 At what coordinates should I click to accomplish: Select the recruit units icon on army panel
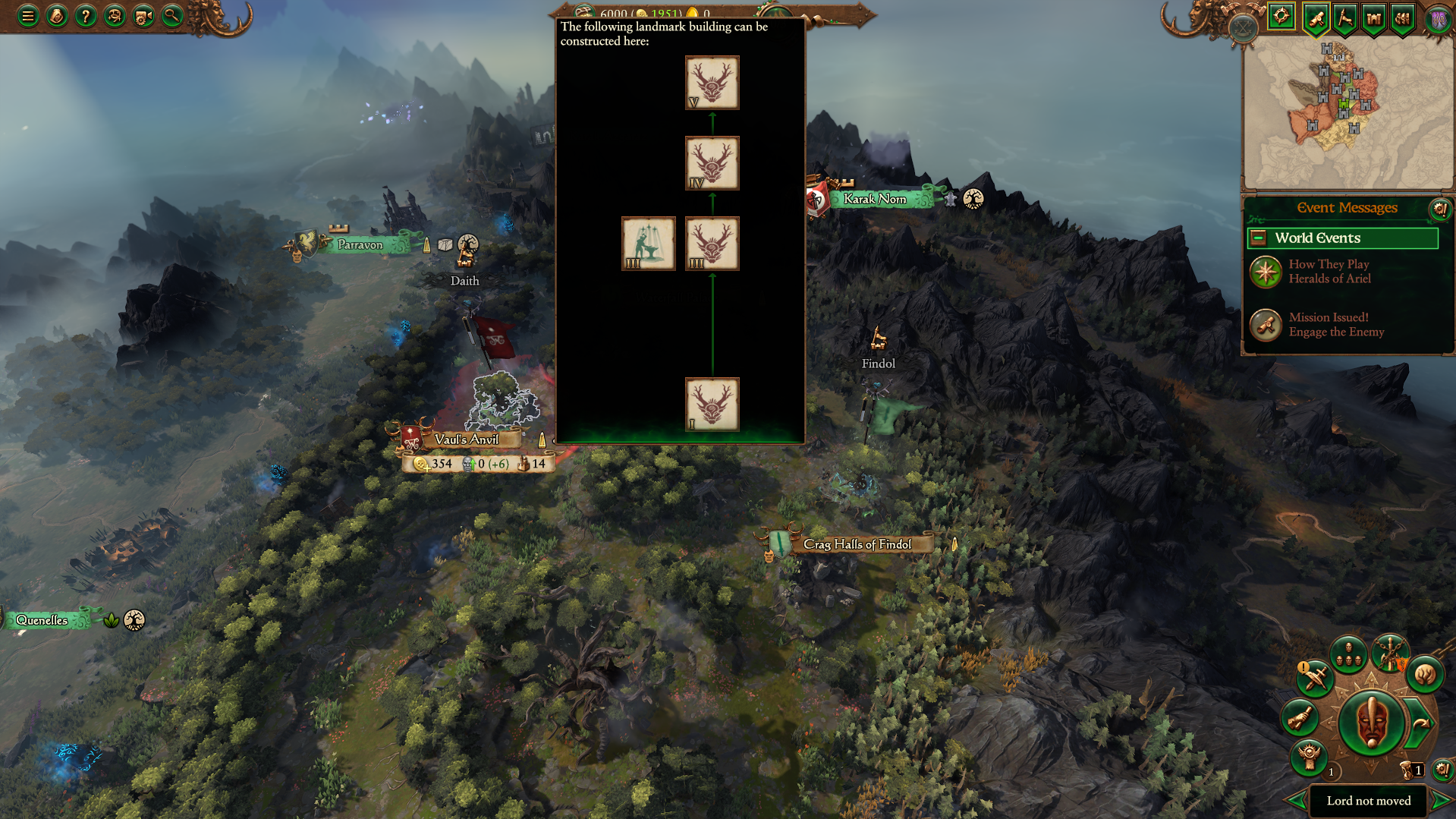1348,655
